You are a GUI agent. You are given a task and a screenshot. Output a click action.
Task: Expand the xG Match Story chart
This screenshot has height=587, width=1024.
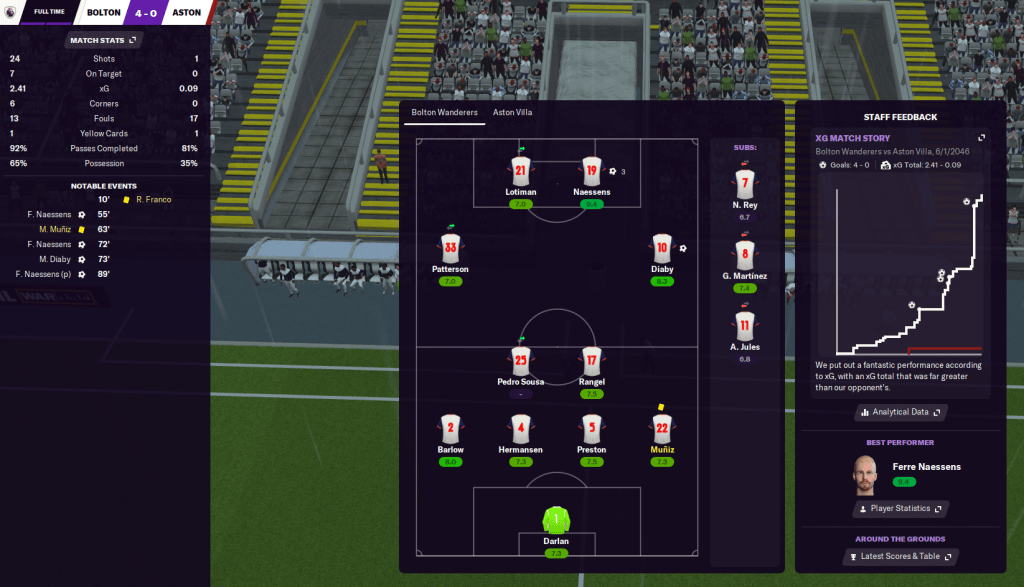pyautogui.click(x=981, y=138)
